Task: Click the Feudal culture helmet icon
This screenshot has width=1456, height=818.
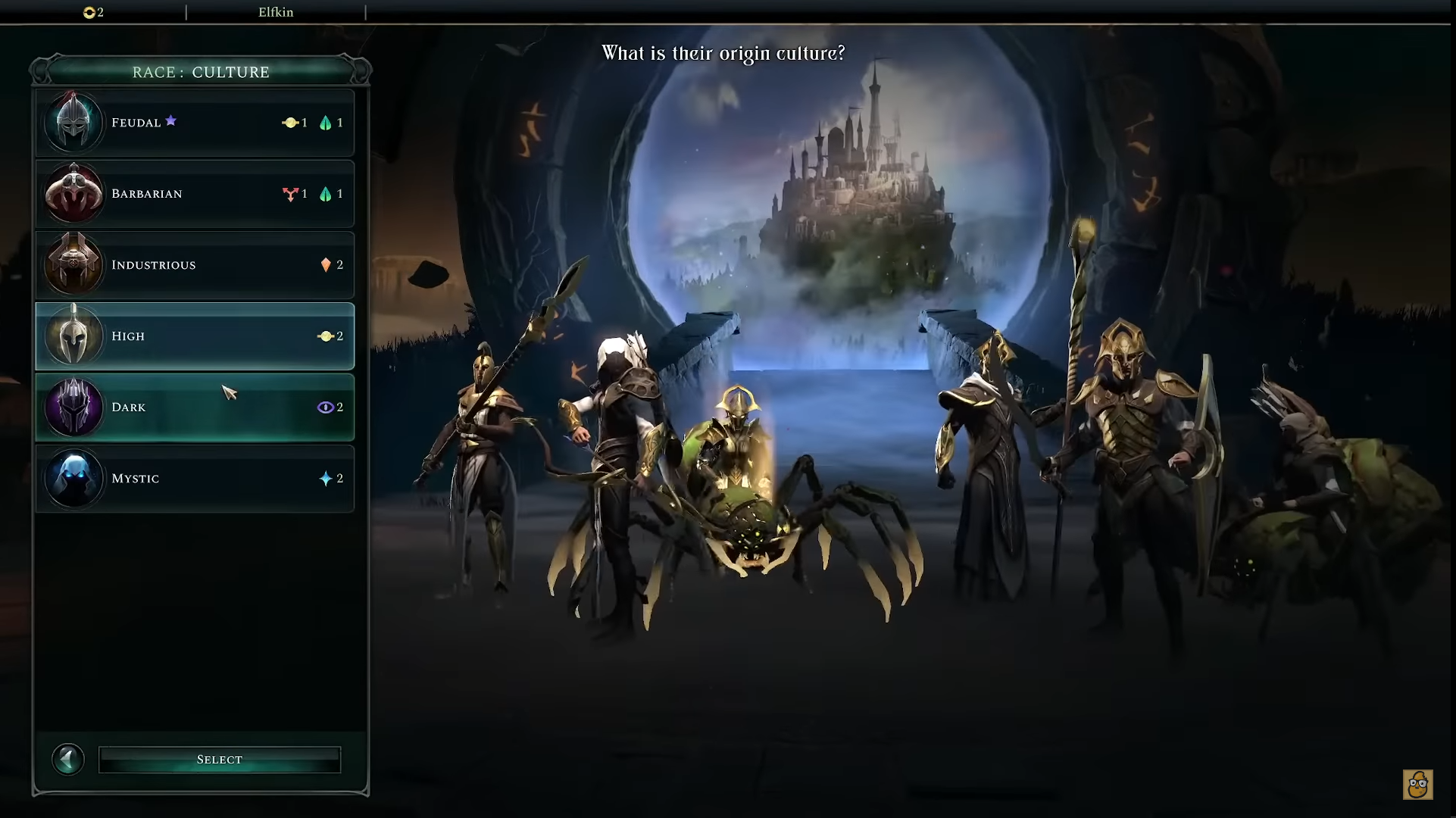Action: point(74,122)
